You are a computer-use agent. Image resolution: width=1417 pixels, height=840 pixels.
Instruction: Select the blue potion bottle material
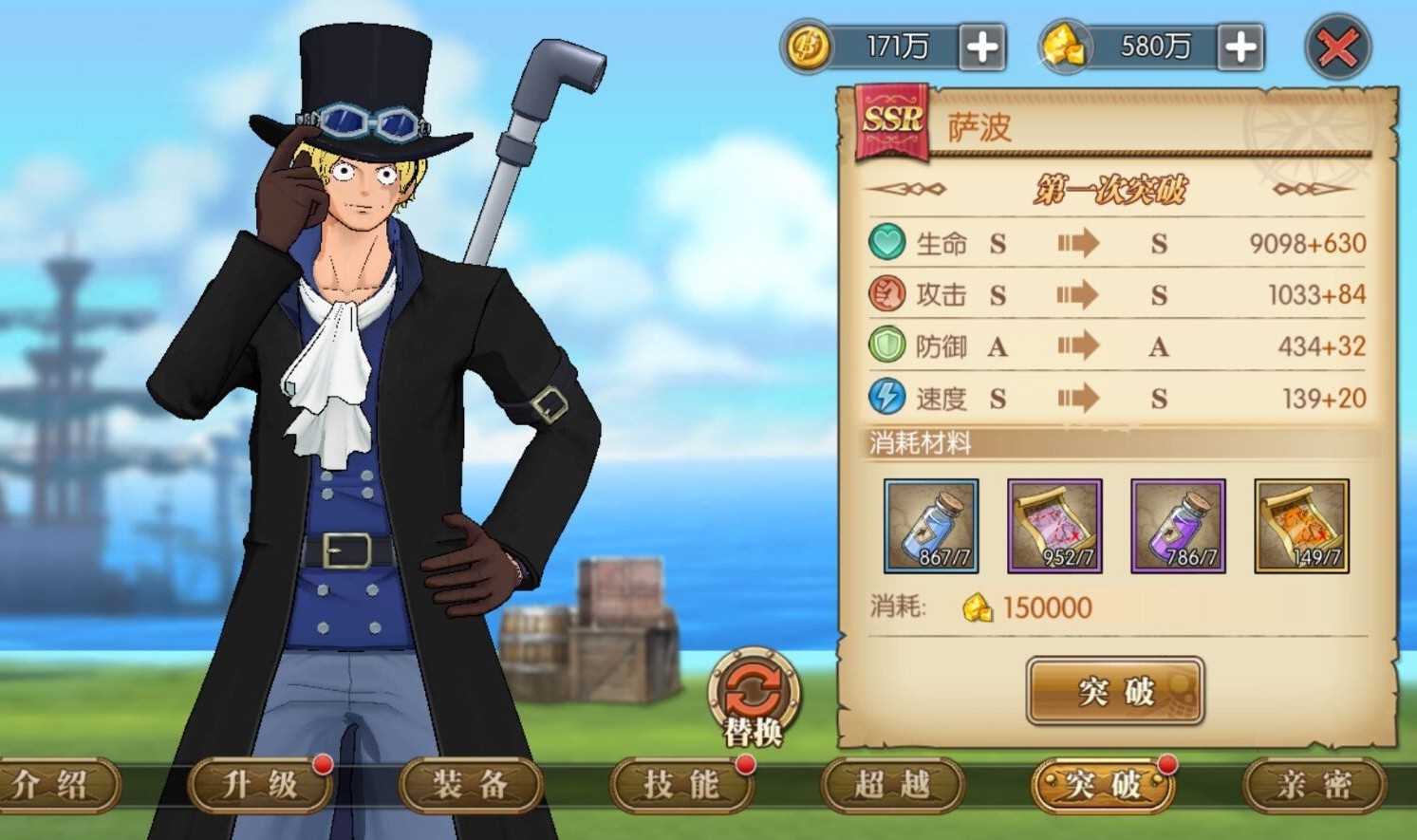click(931, 526)
